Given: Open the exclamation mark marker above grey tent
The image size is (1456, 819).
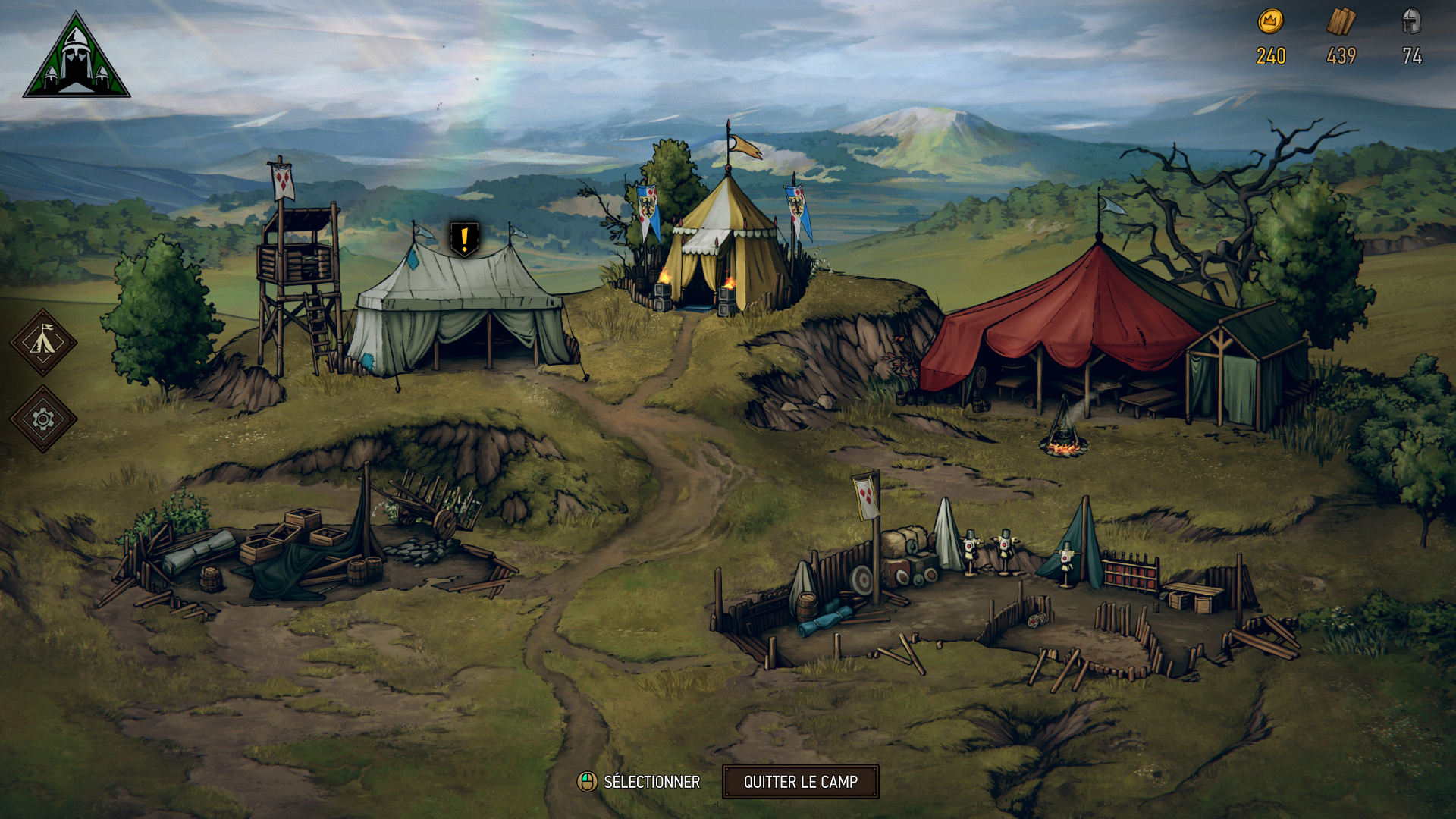Looking at the screenshot, I should (464, 239).
